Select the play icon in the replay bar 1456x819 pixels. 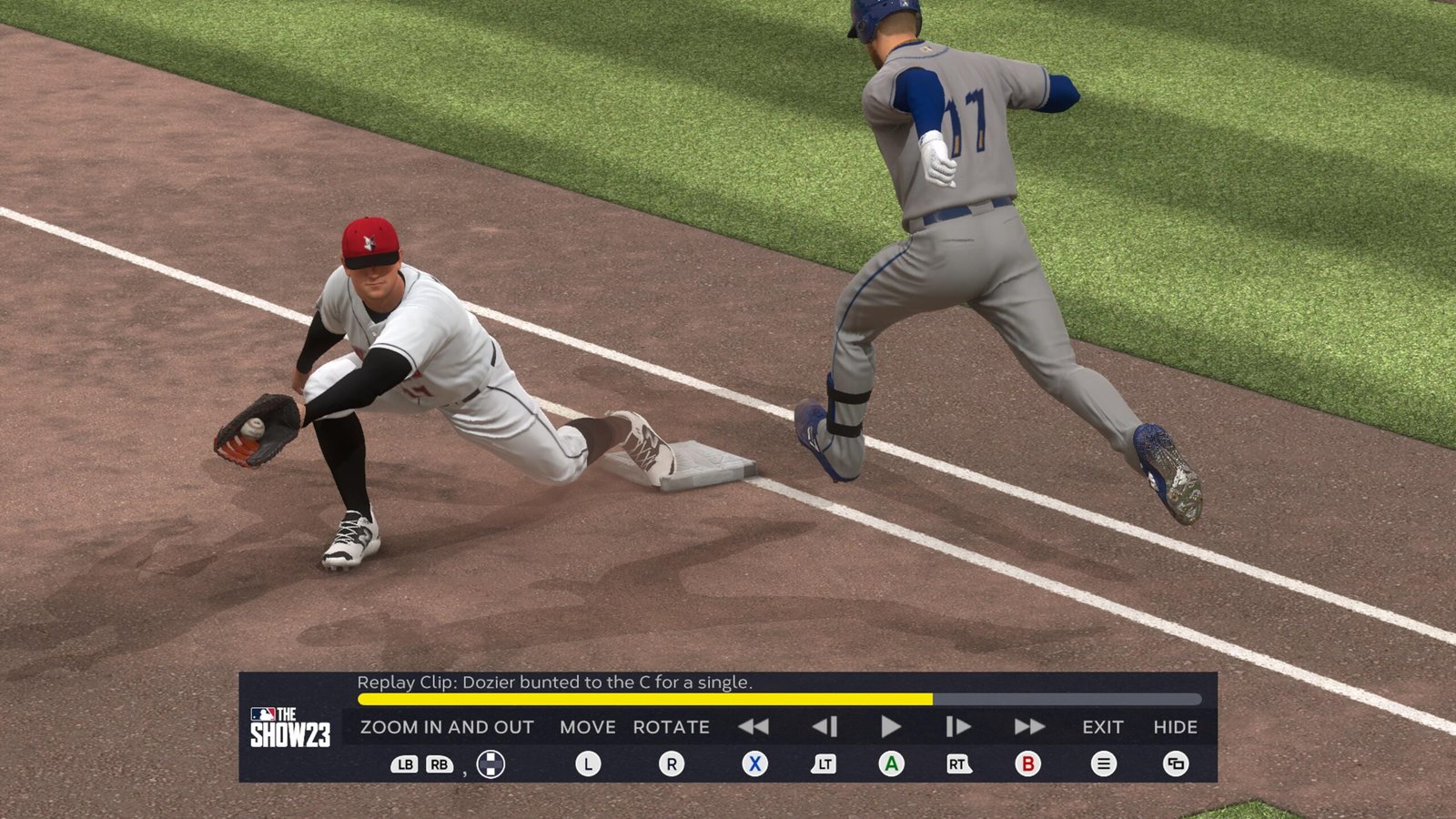pos(889,726)
